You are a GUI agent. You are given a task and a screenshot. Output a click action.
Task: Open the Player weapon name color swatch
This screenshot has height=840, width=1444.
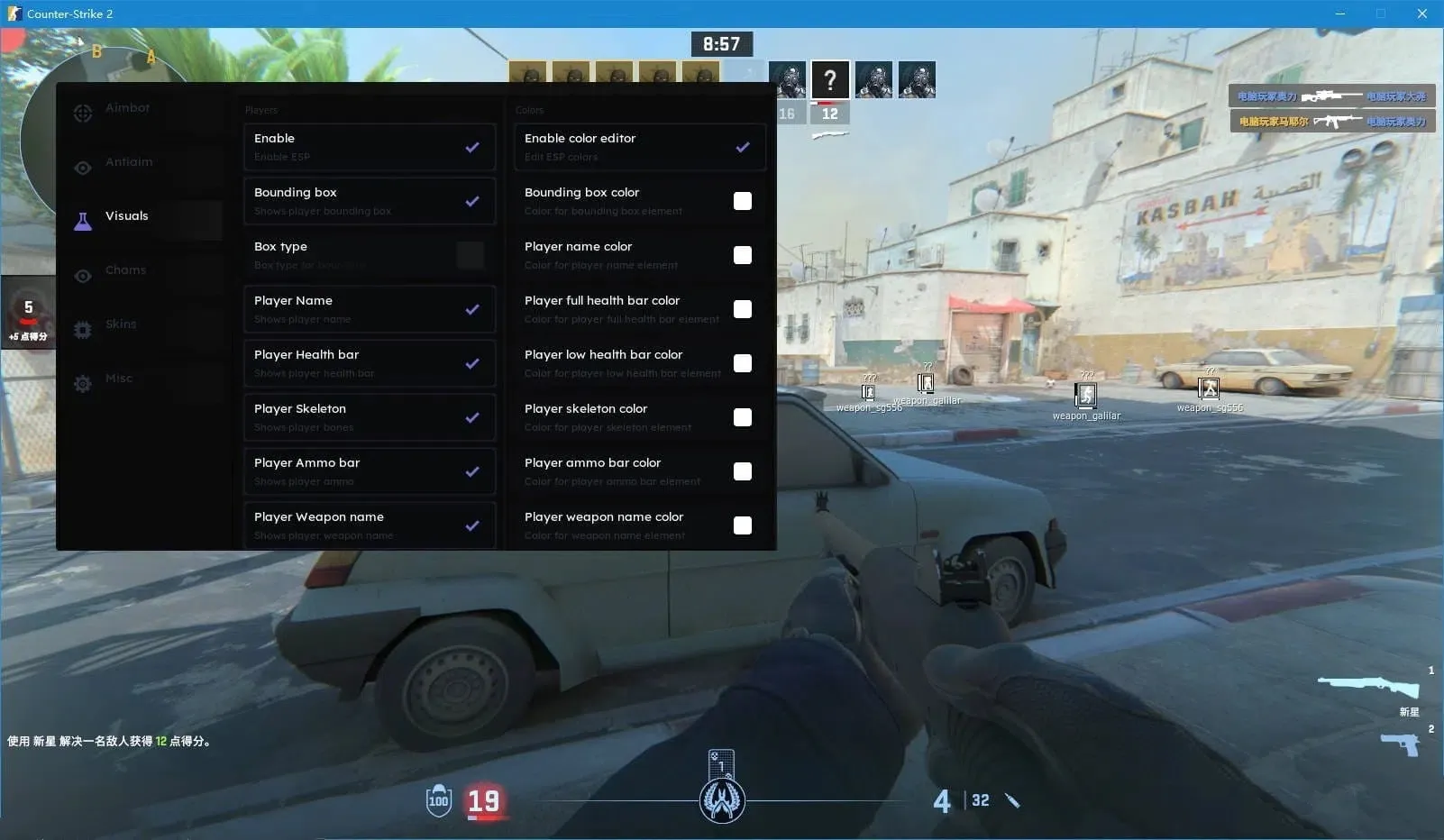pos(743,525)
